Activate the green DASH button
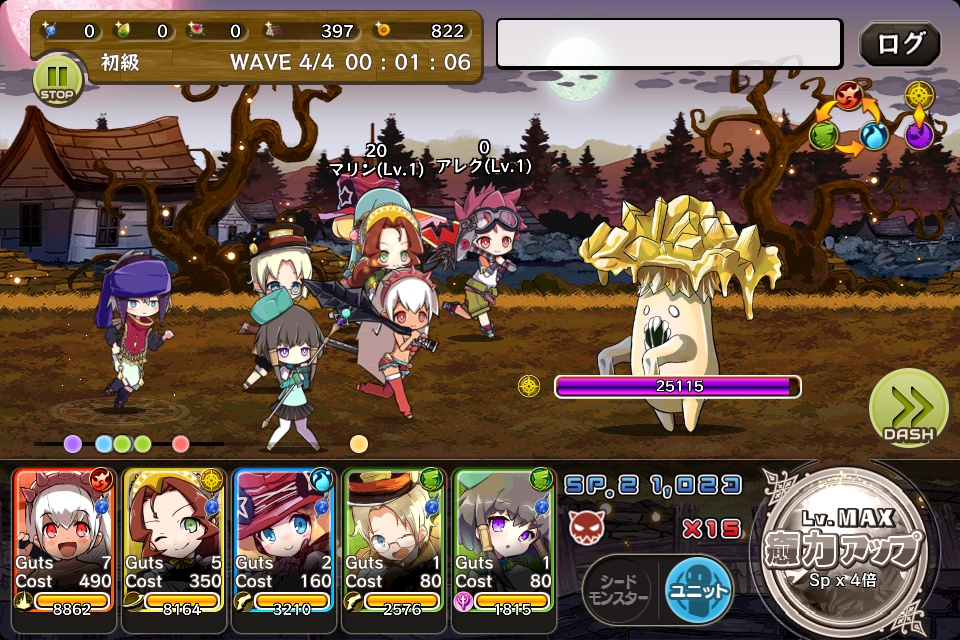Image resolution: width=960 pixels, height=640 pixels. click(907, 408)
